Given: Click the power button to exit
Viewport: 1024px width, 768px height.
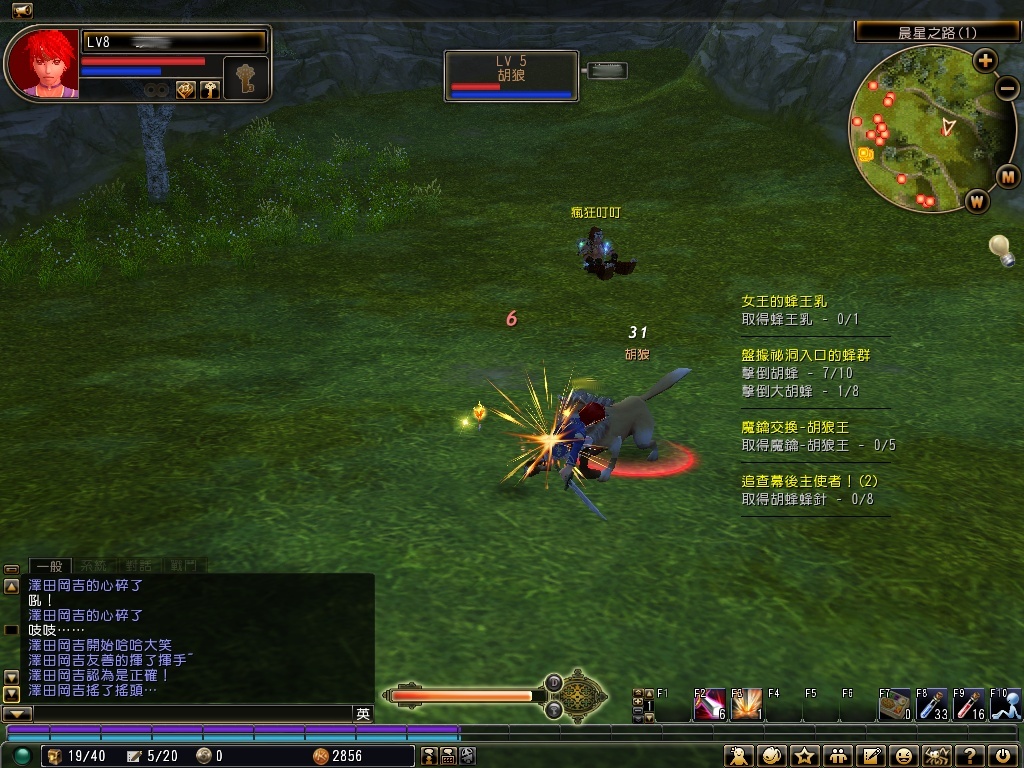Looking at the screenshot, I should [1003, 756].
